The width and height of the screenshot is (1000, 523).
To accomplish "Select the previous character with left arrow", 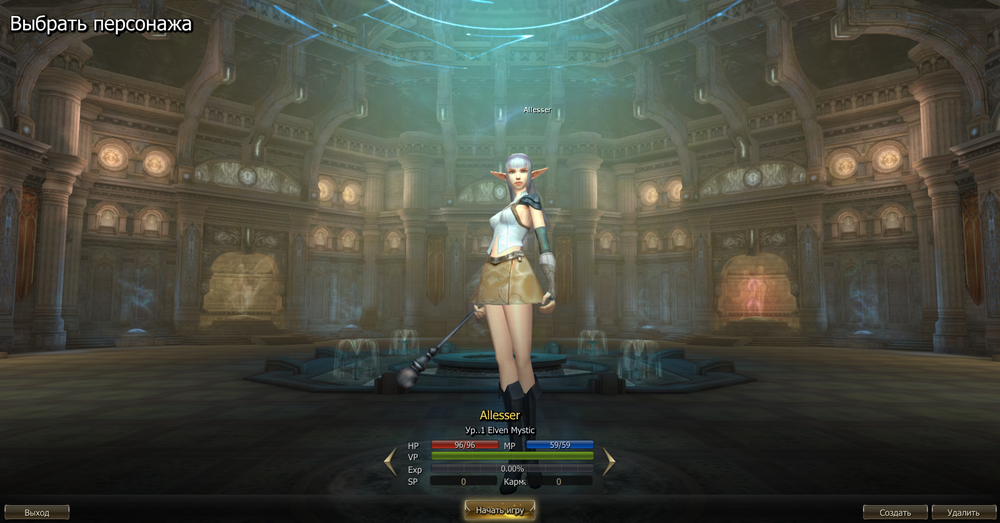I will point(391,461).
